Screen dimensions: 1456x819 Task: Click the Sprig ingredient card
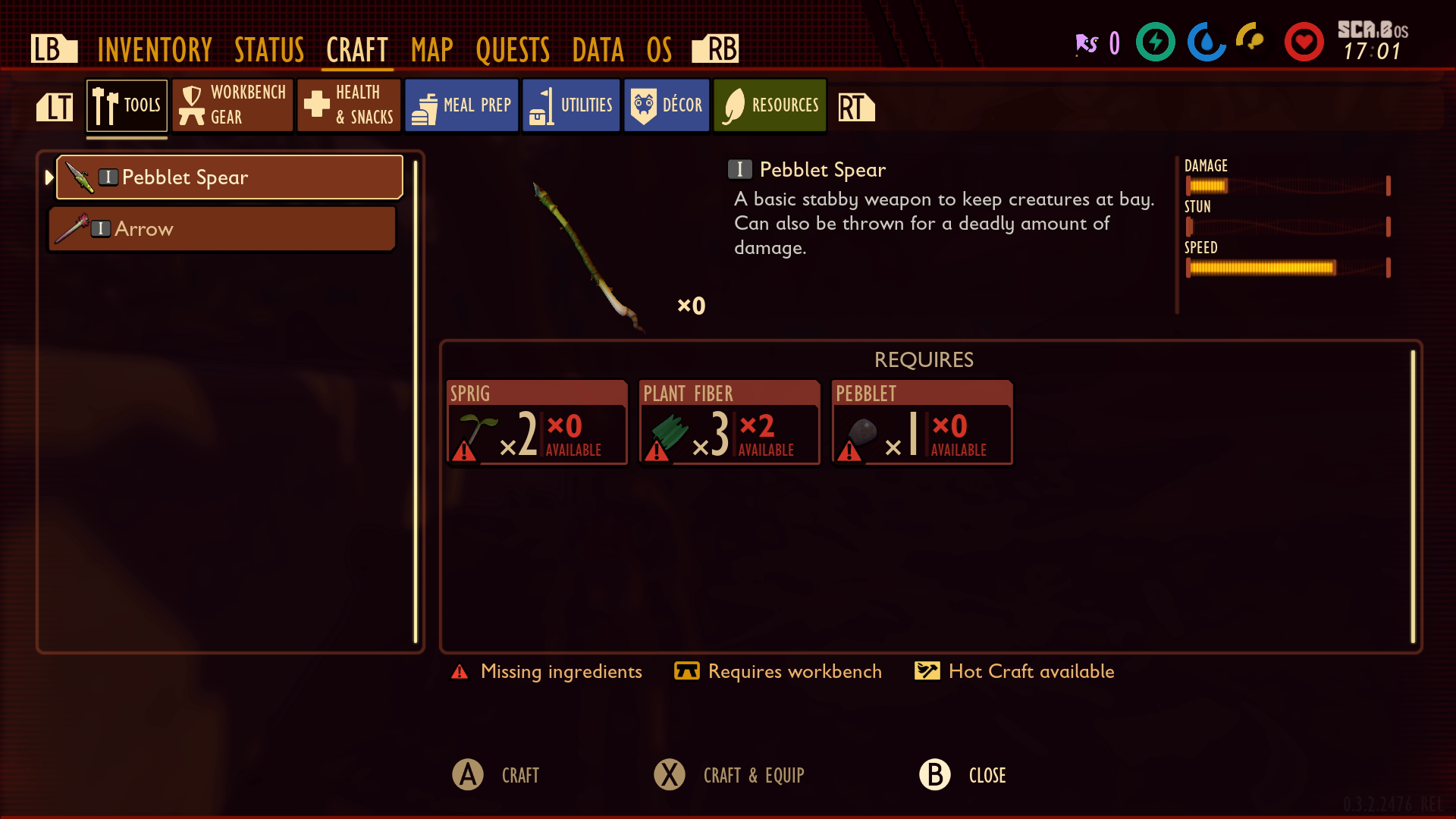pyautogui.click(x=536, y=422)
